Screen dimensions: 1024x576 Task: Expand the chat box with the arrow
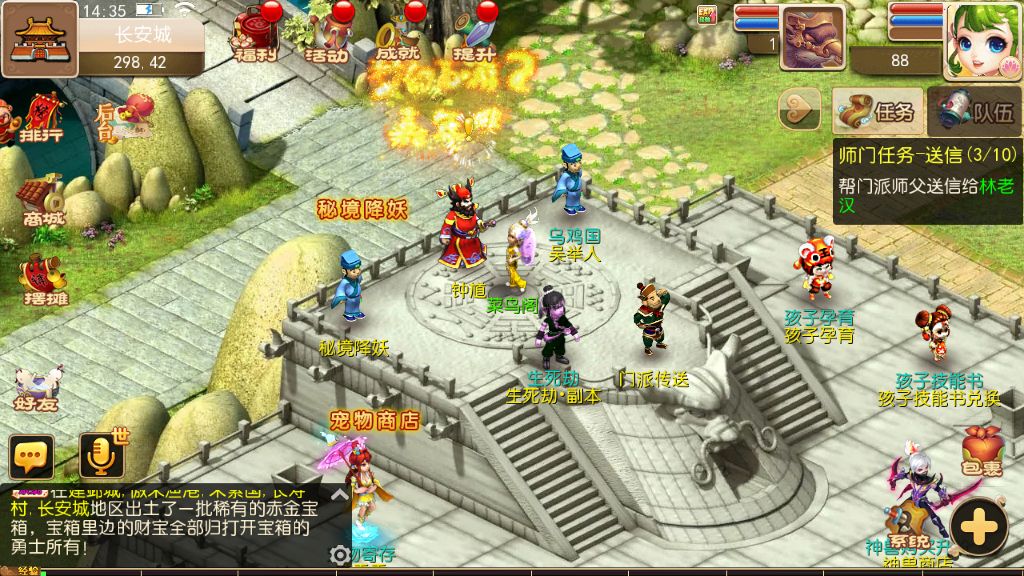tap(340, 495)
